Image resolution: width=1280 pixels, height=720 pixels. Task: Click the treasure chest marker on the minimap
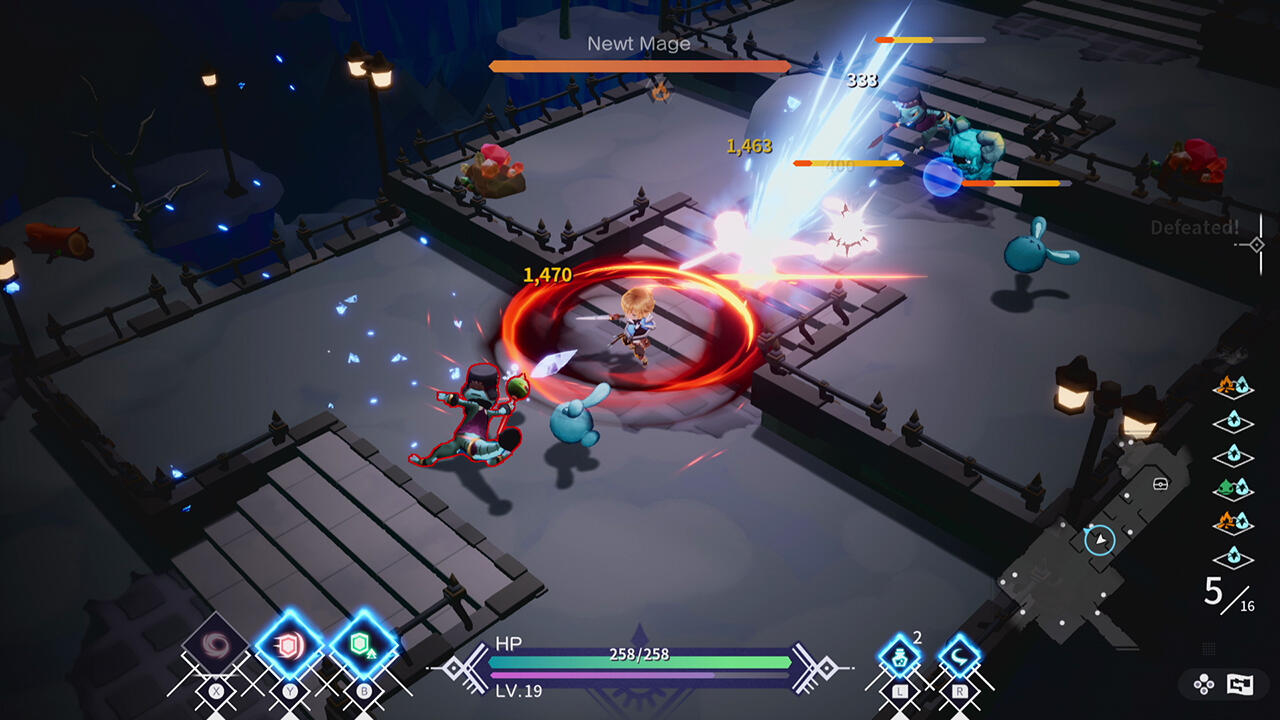click(1160, 484)
